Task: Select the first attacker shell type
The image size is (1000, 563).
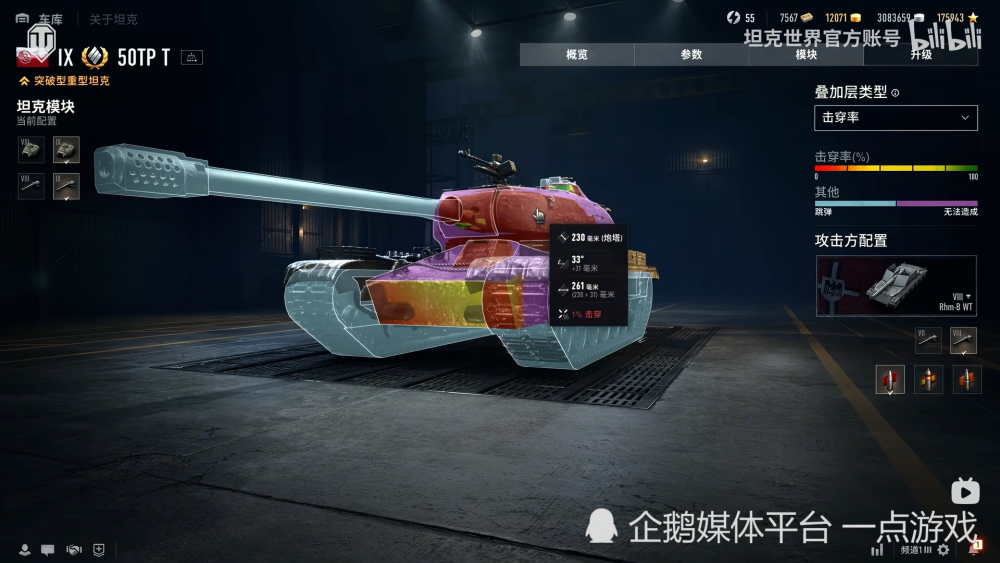Action: [890, 379]
